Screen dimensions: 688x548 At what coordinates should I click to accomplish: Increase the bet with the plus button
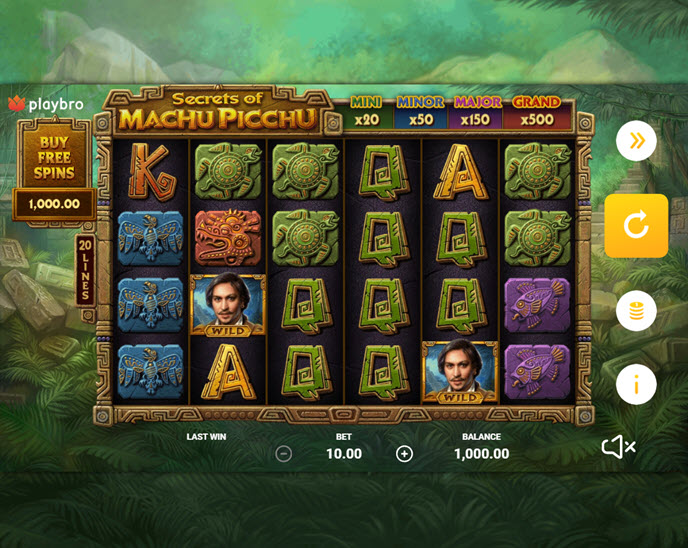coord(404,454)
